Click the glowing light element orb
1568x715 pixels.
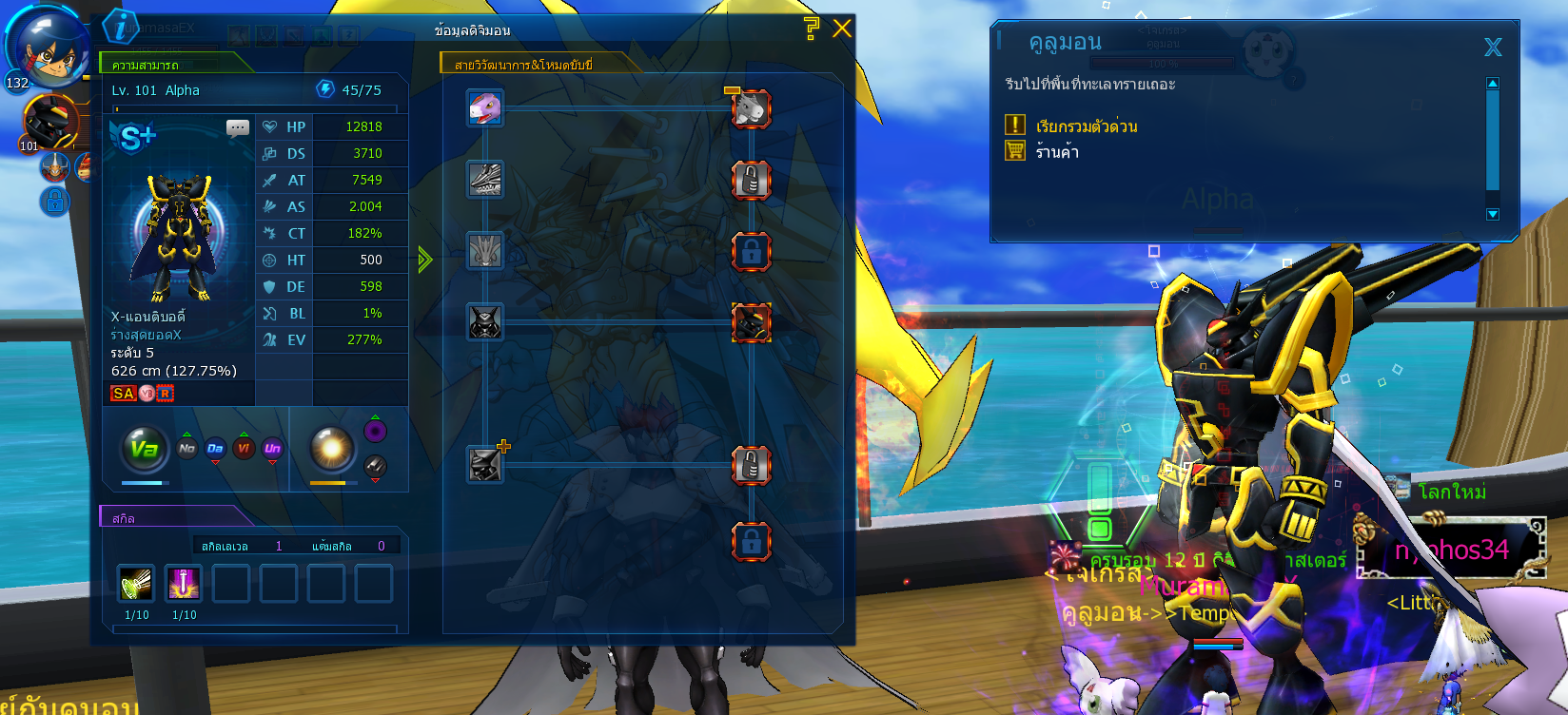pyautogui.click(x=332, y=449)
